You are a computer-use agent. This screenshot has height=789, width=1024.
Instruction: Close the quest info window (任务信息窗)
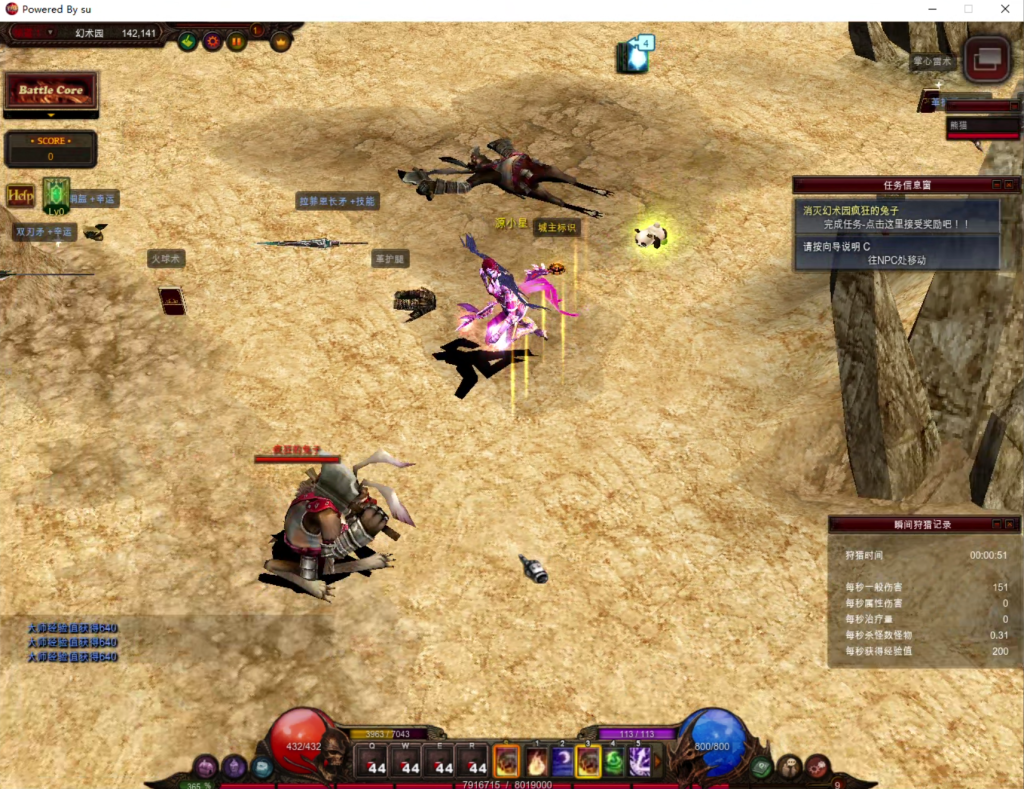1010,185
